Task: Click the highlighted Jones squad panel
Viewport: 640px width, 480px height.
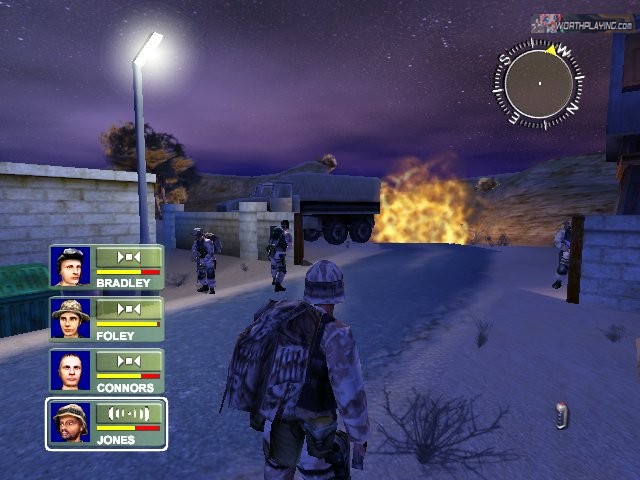Action: pyautogui.click(x=107, y=423)
